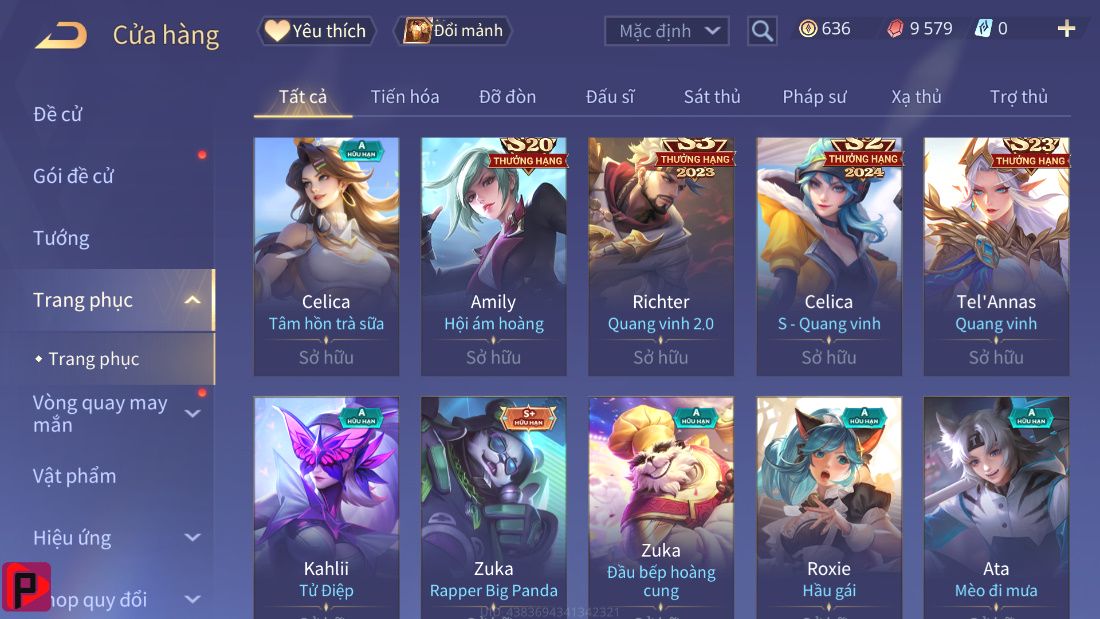Open the Xạ thủ tab
This screenshot has width=1100, height=619.
coord(916,97)
